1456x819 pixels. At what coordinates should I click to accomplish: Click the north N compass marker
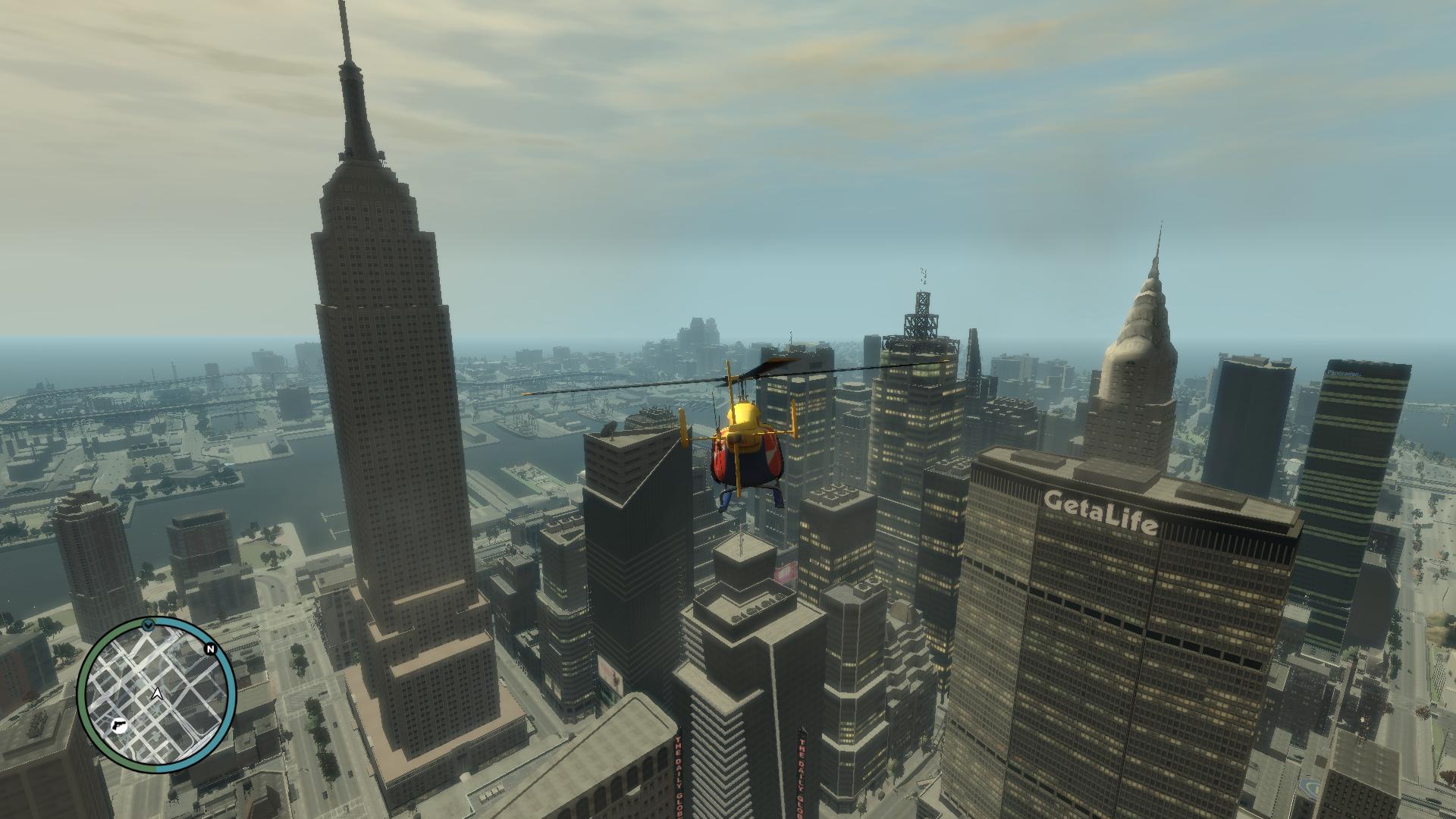pyautogui.click(x=210, y=649)
